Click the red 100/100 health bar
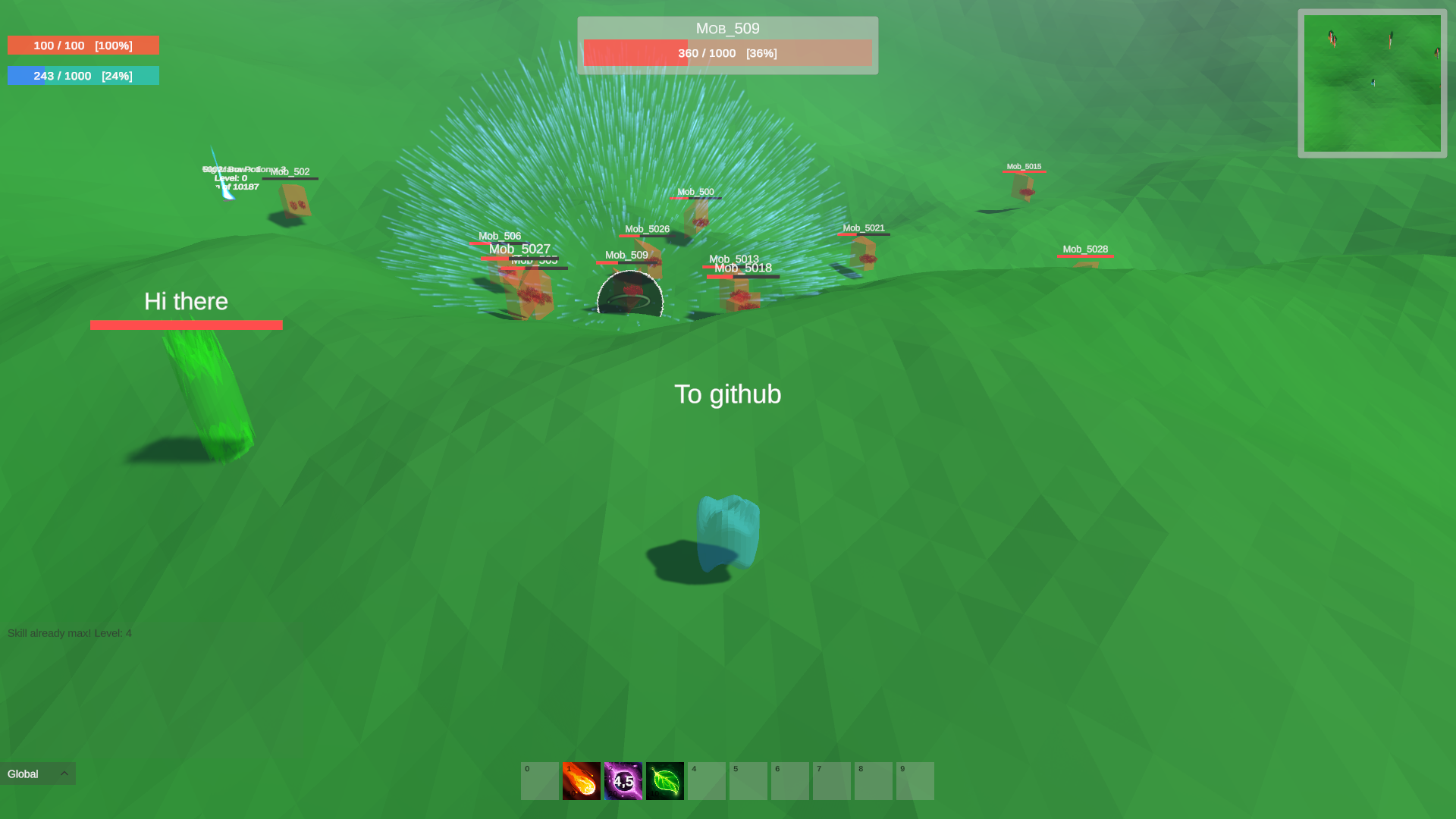The width and height of the screenshot is (1456, 819). [x=83, y=45]
